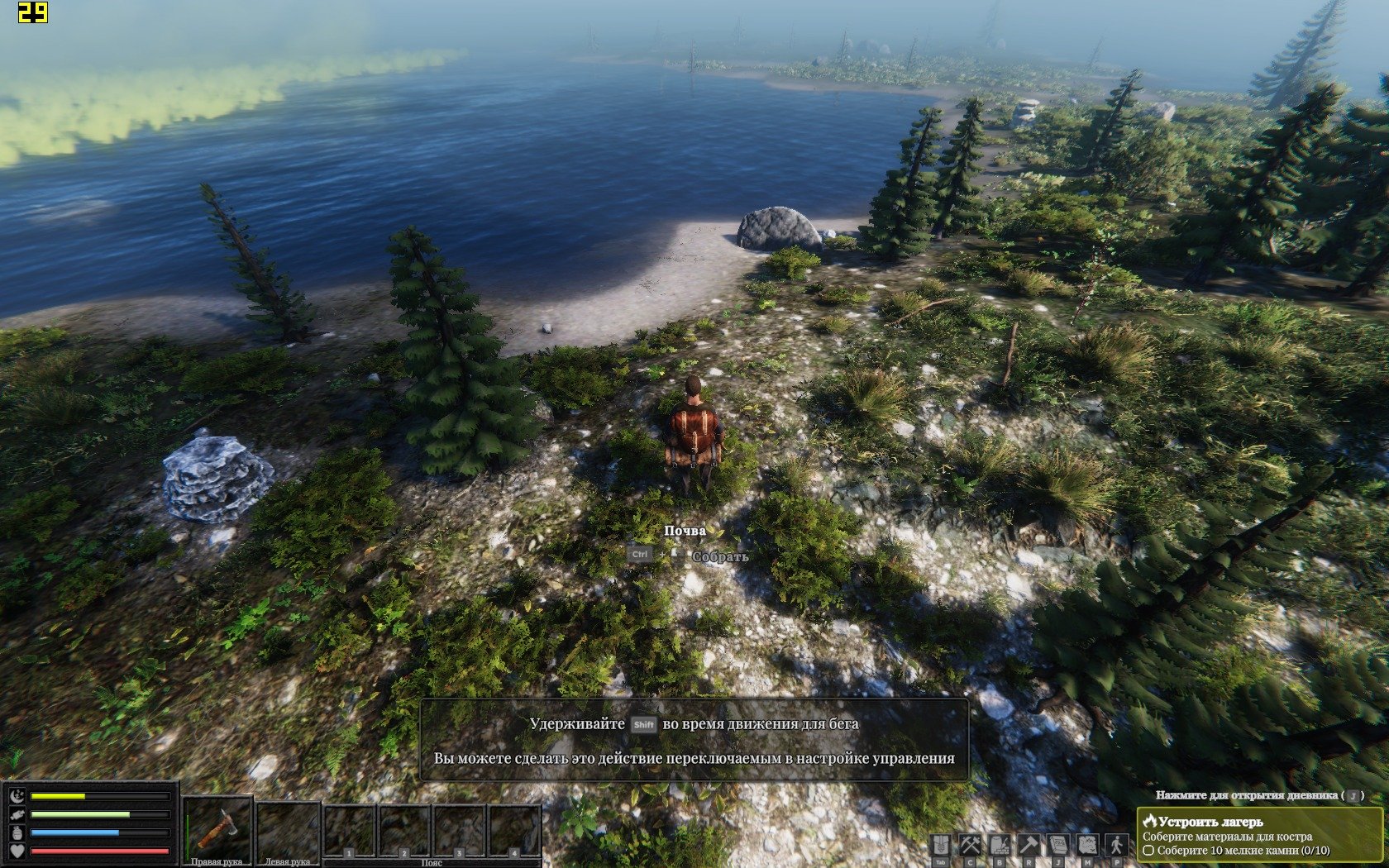Open the backpack inventory icon

tap(941, 846)
